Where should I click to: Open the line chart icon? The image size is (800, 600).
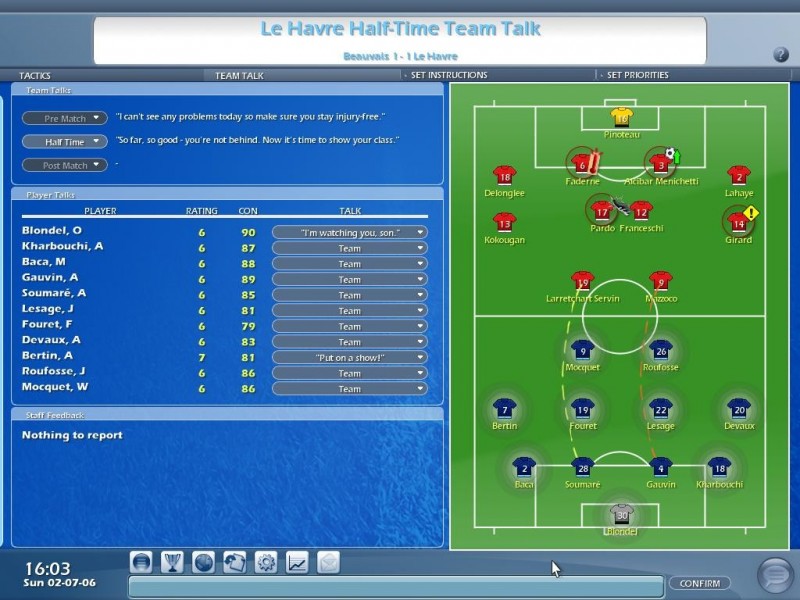pos(297,562)
